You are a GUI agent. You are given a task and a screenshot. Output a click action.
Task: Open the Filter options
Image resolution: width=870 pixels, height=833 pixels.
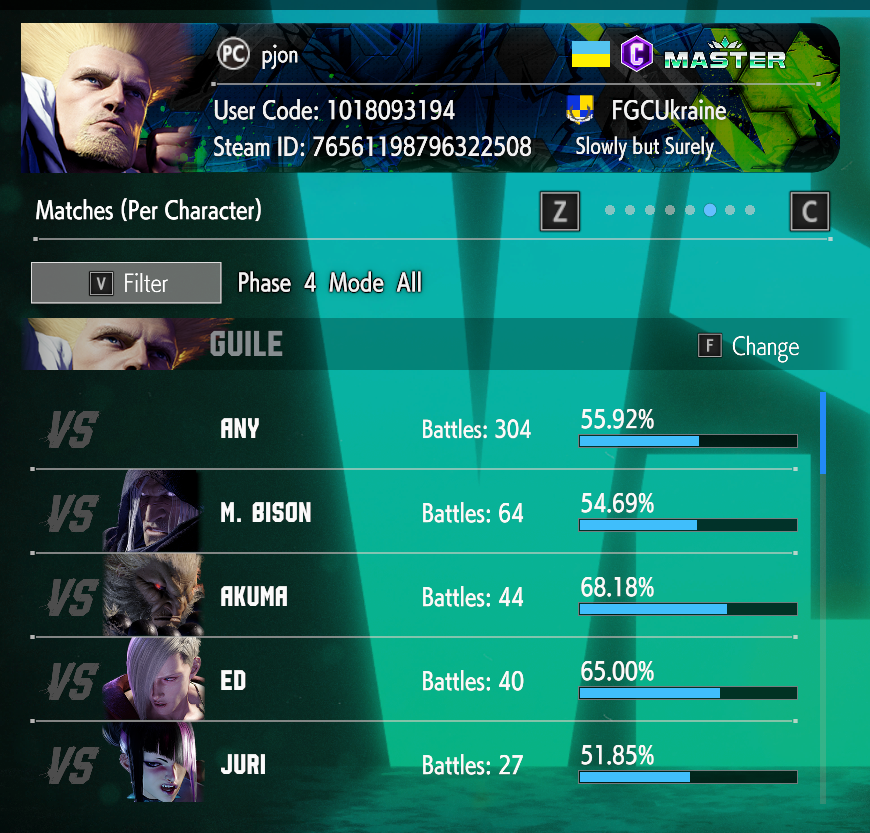126,283
